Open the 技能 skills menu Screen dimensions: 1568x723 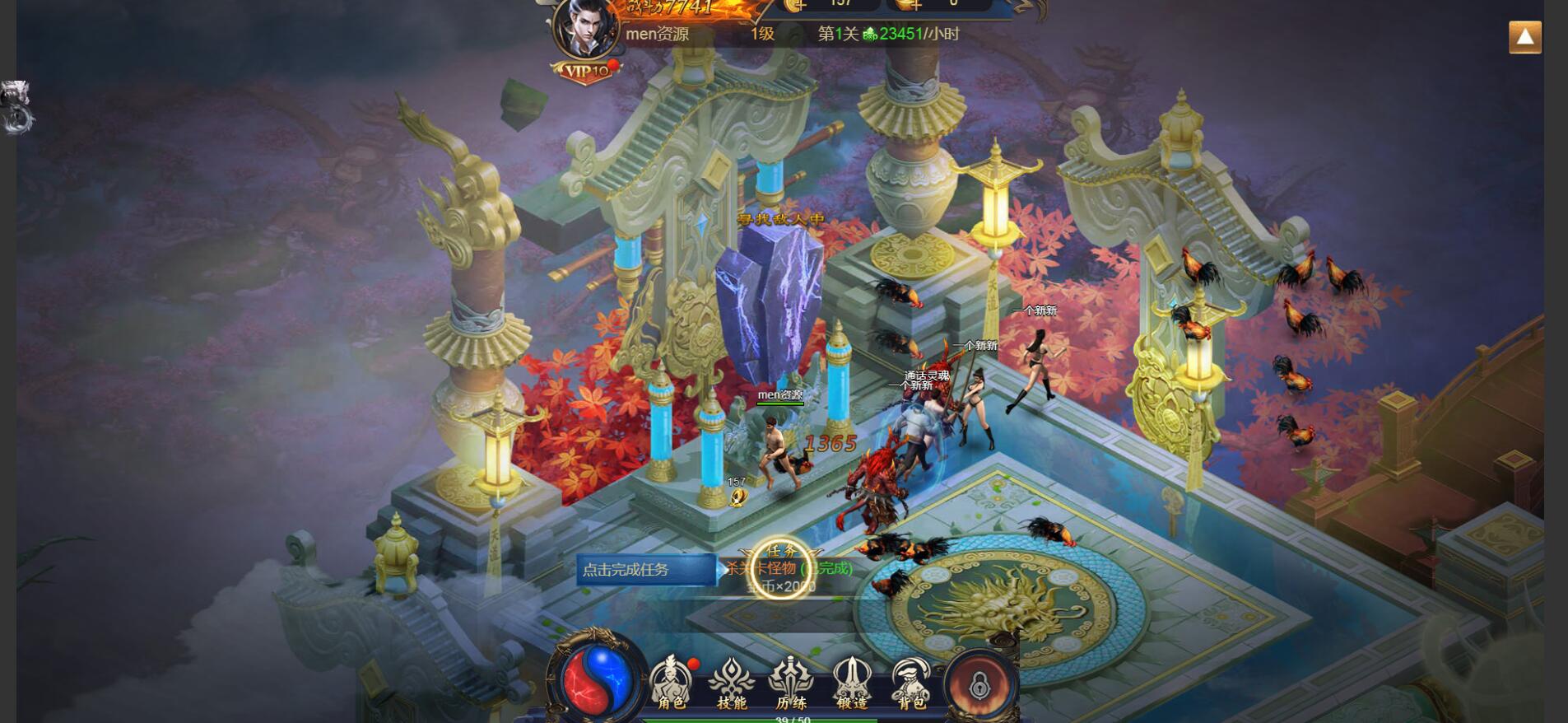point(731,683)
